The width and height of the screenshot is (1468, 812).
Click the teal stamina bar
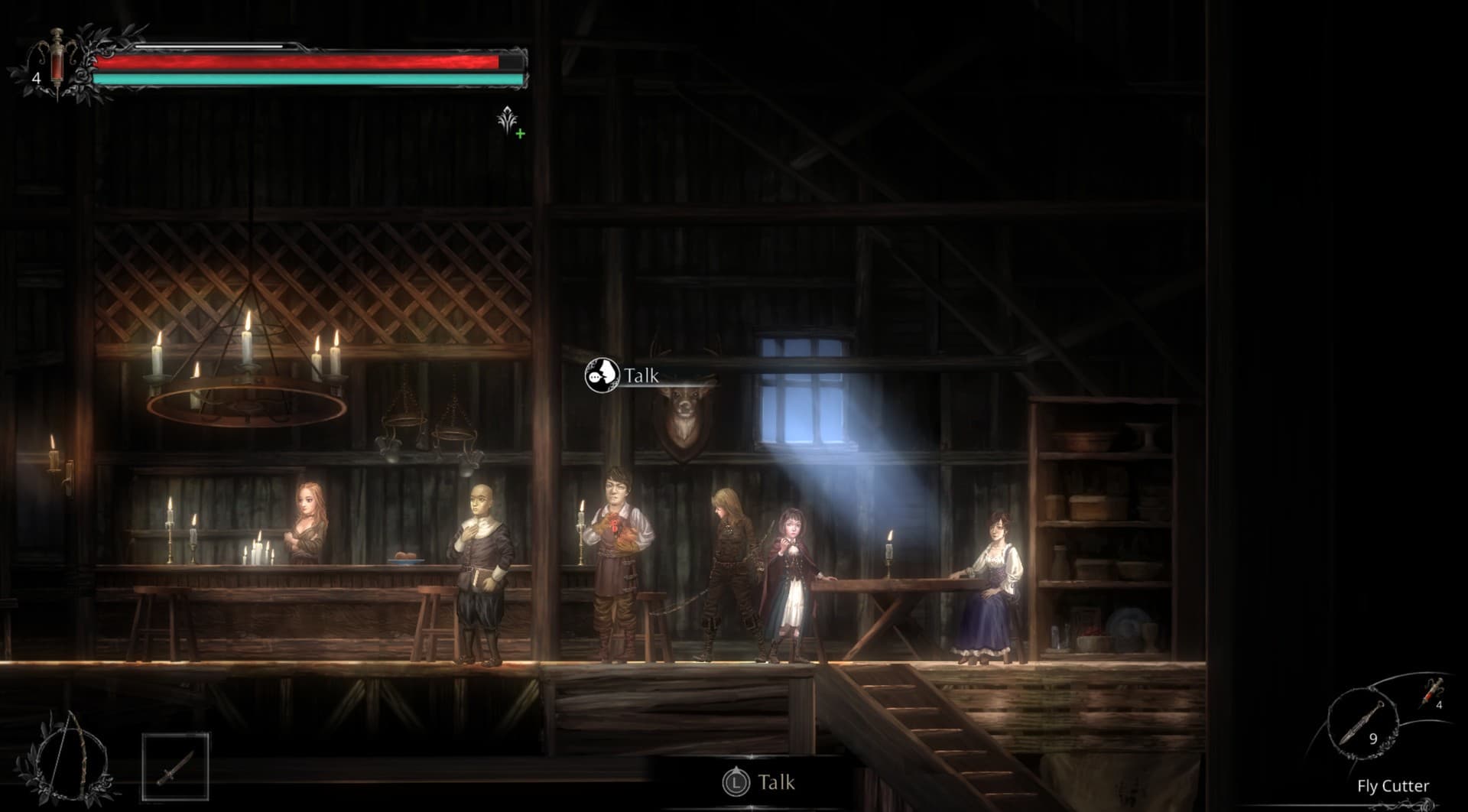(306, 79)
